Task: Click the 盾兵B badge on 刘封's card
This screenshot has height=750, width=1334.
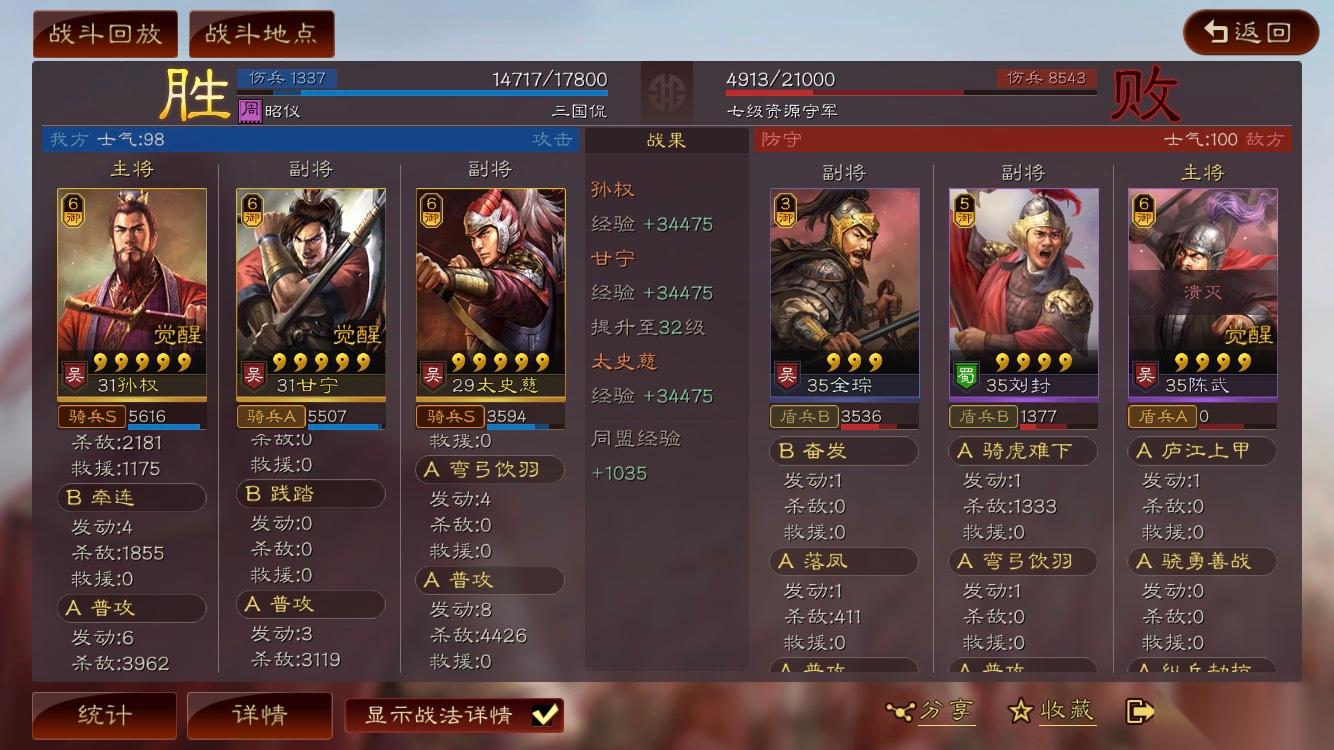Action: pos(982,417)
